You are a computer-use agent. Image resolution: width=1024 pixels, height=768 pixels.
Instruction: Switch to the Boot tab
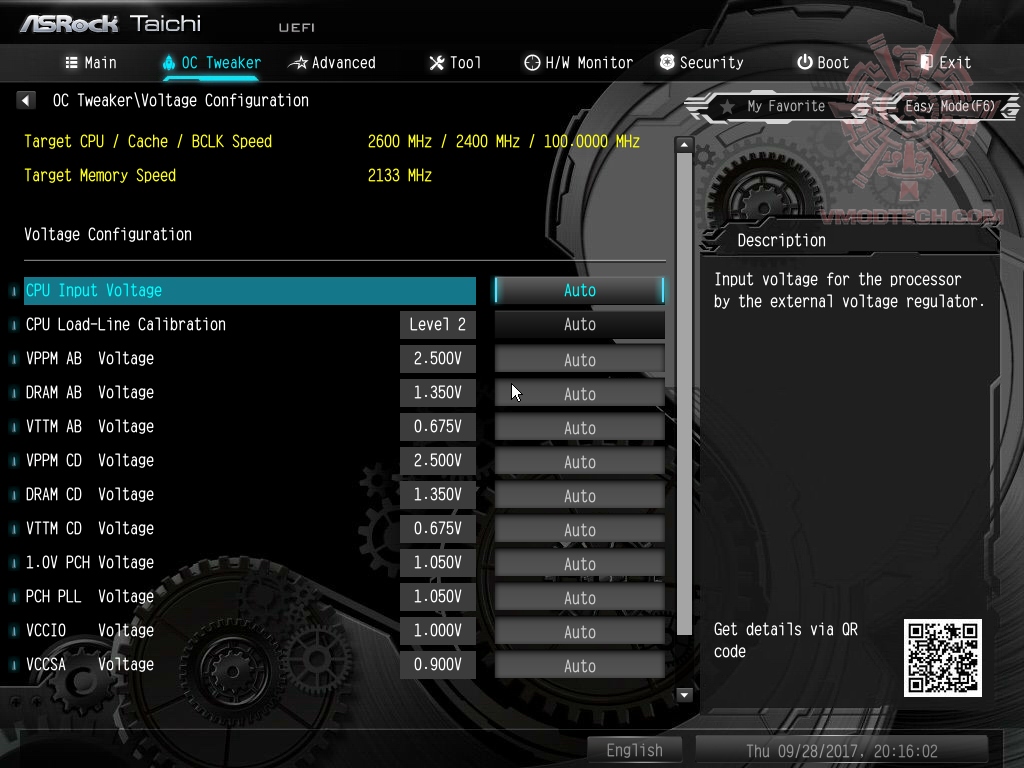tap(823, 63)
